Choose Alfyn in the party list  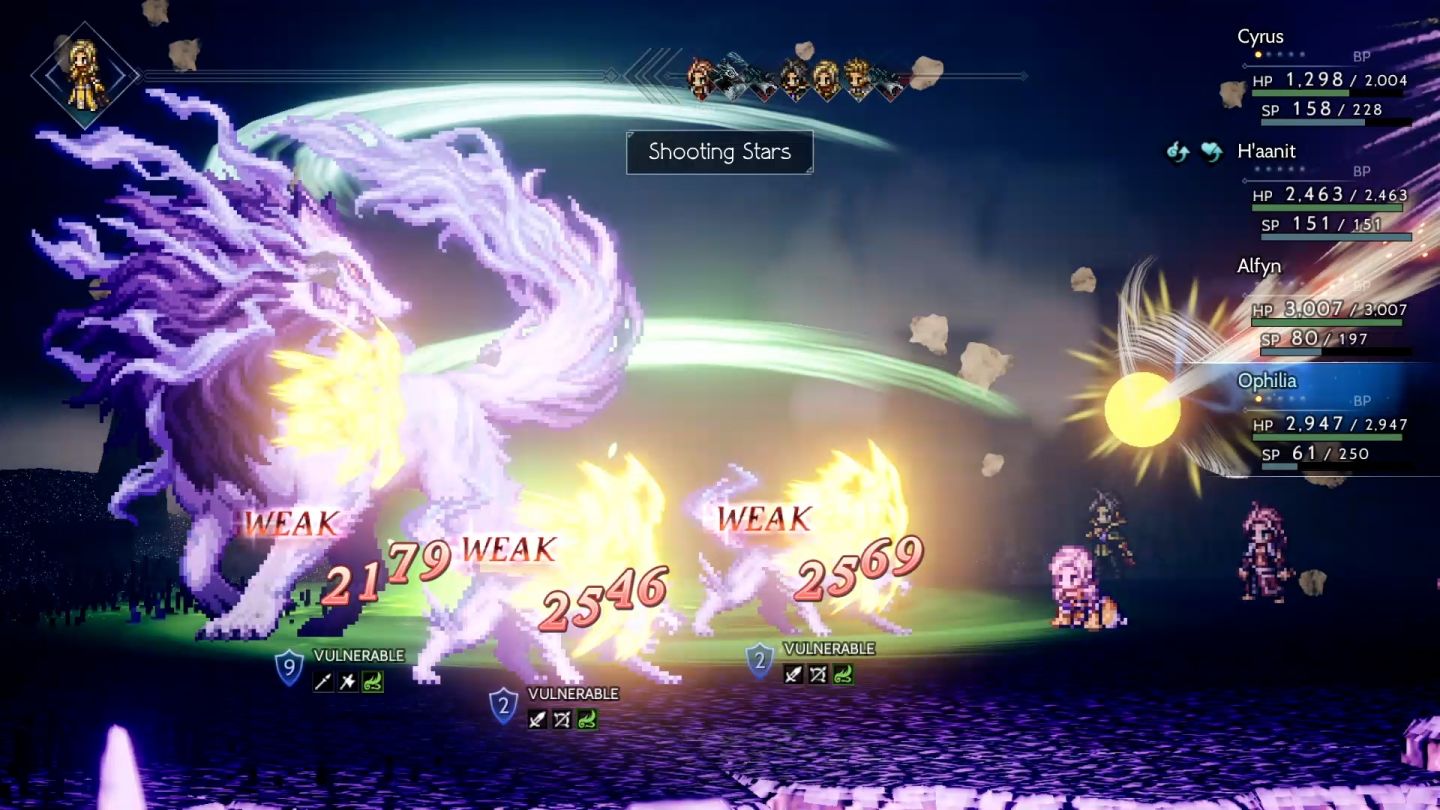(x=1259, y=266)
